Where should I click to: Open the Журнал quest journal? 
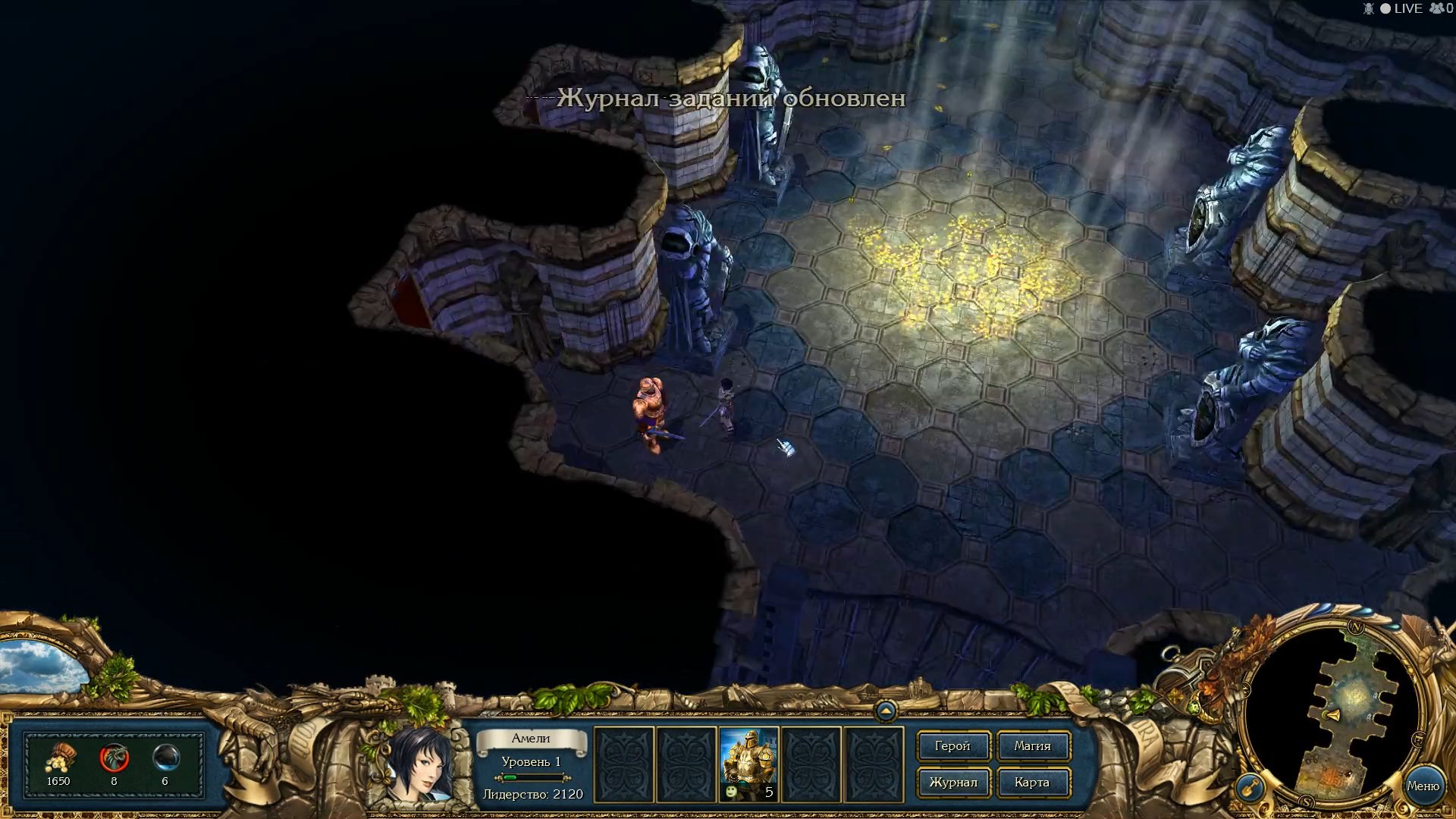point(952,783)
